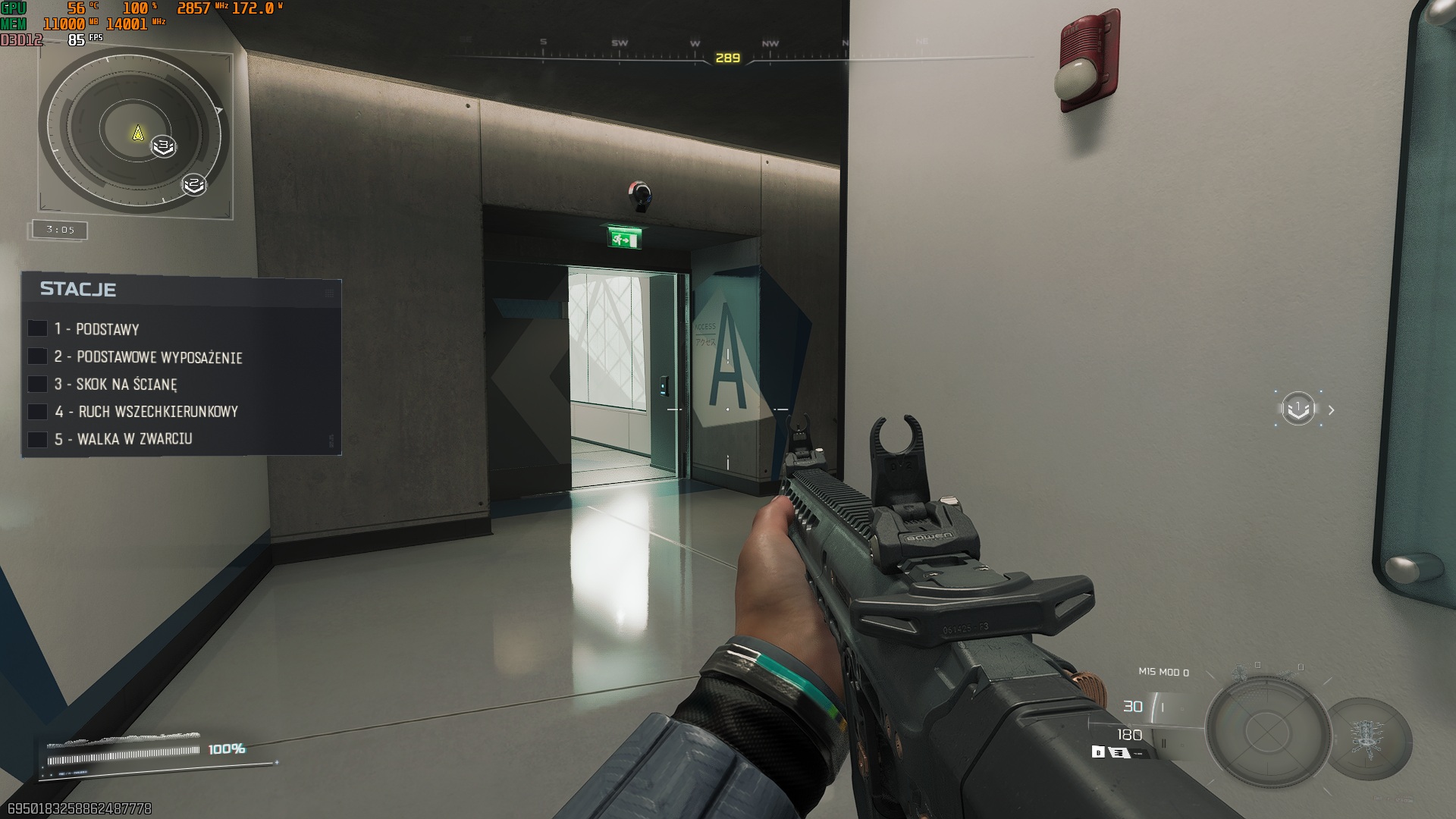Tick the "1 - Podstawy" station checkbox
This screenshot has width=1456, height=819.
click(37, 328)
